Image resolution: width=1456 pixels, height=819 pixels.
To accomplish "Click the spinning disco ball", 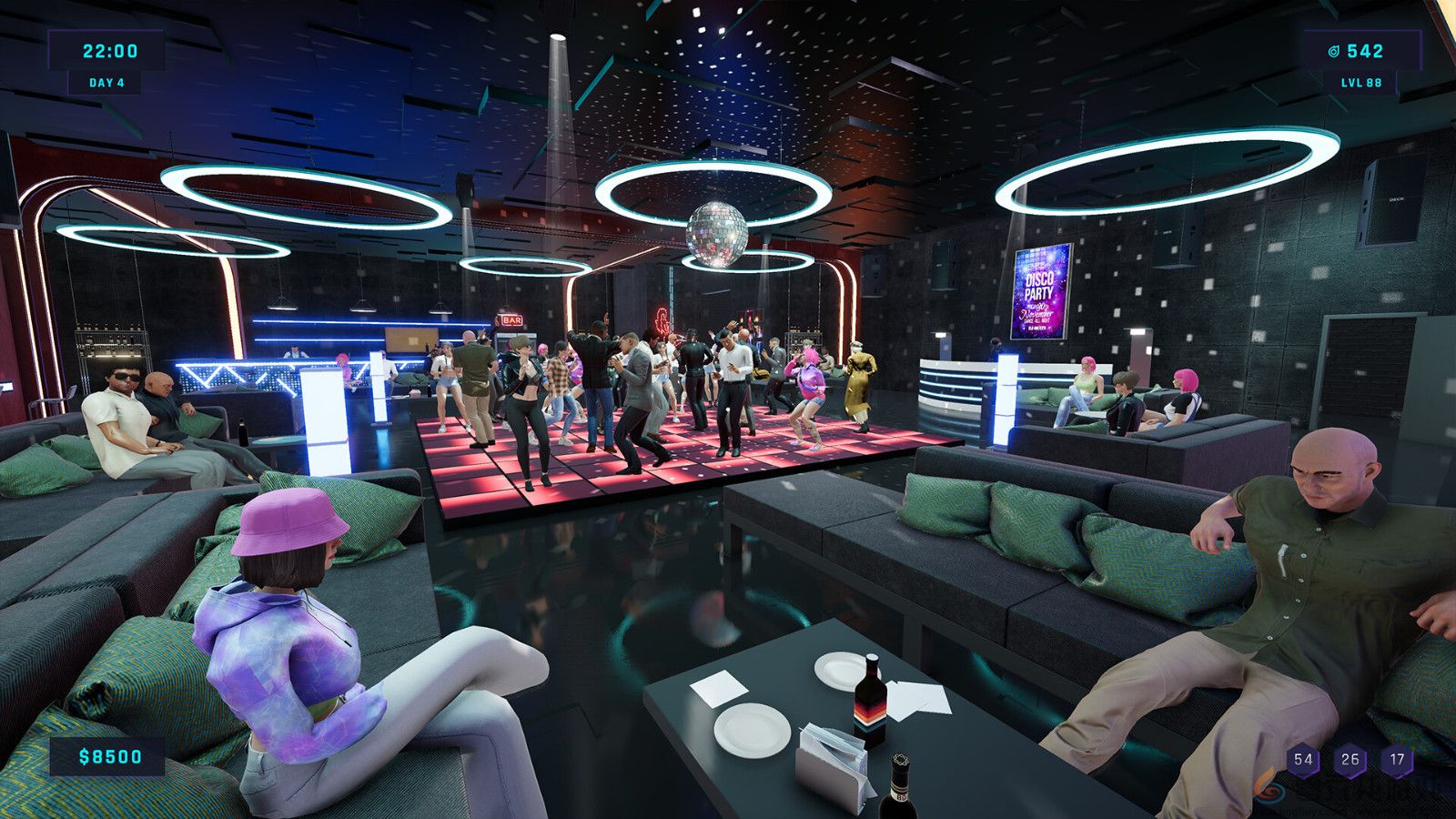I will tap(716, 235).
